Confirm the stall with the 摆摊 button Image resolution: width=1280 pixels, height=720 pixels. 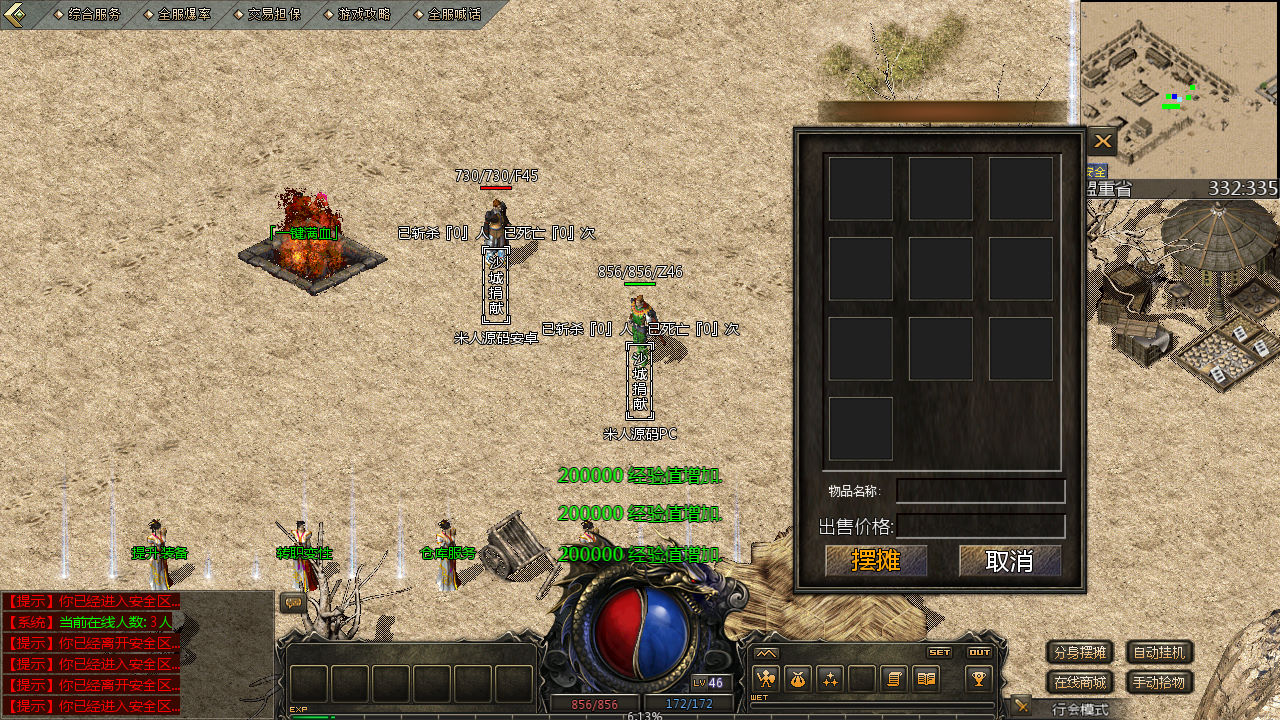click(x=876, y=561)
